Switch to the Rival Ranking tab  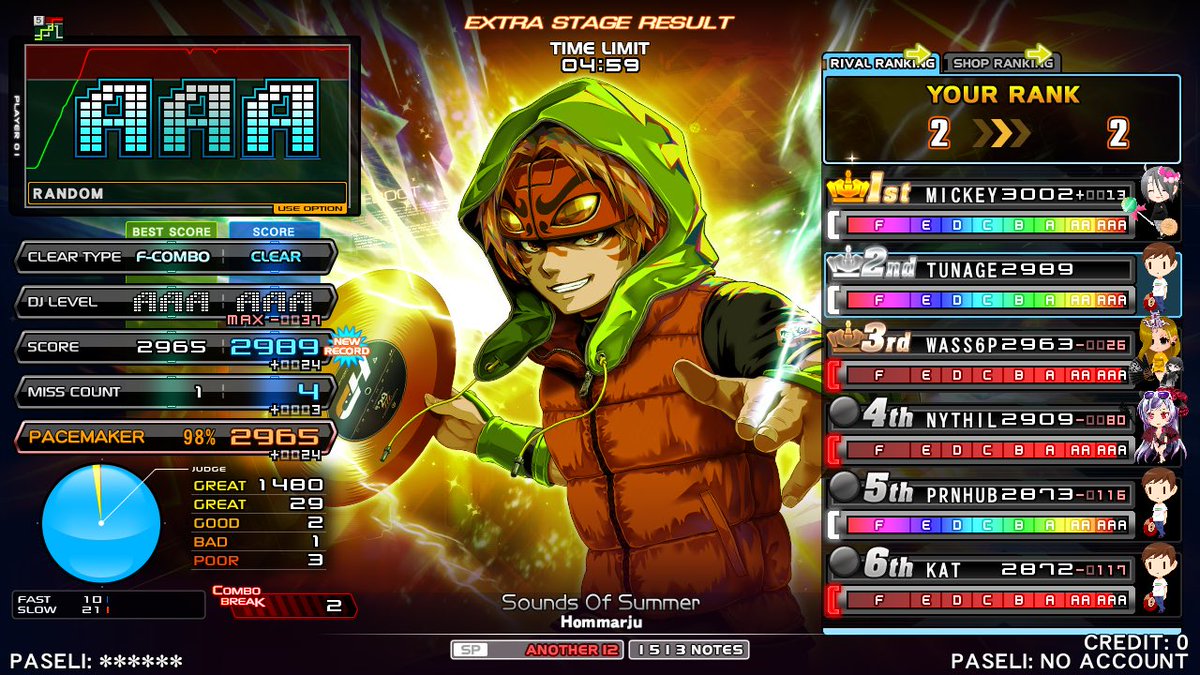881,63
